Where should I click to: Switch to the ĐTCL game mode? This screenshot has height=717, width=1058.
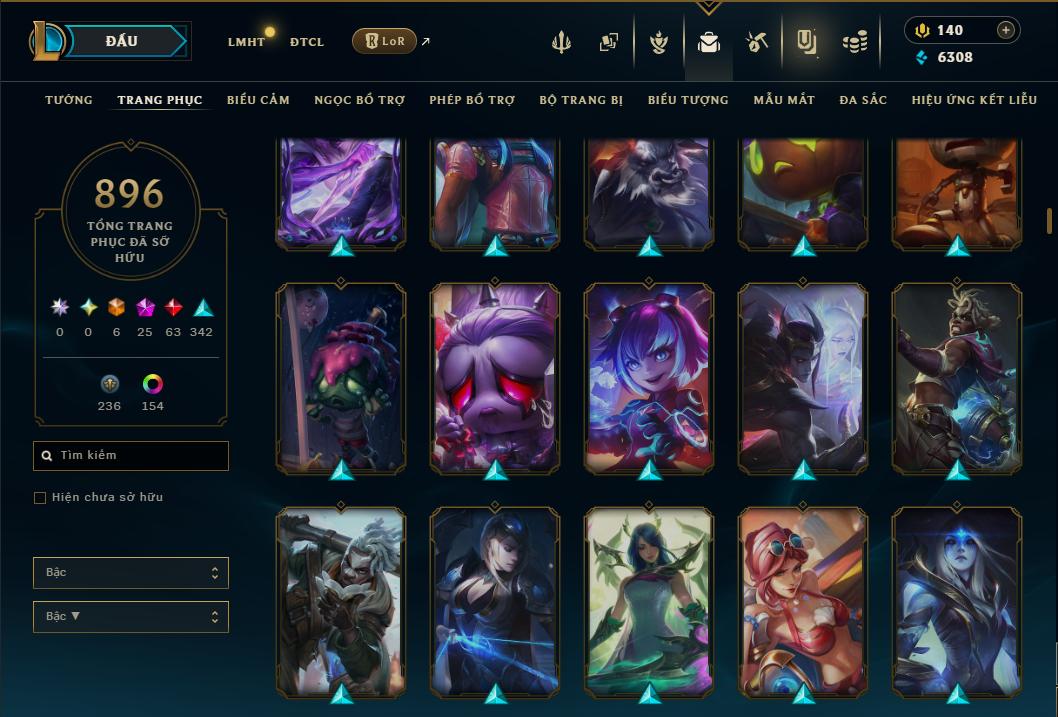coord(307,42)
